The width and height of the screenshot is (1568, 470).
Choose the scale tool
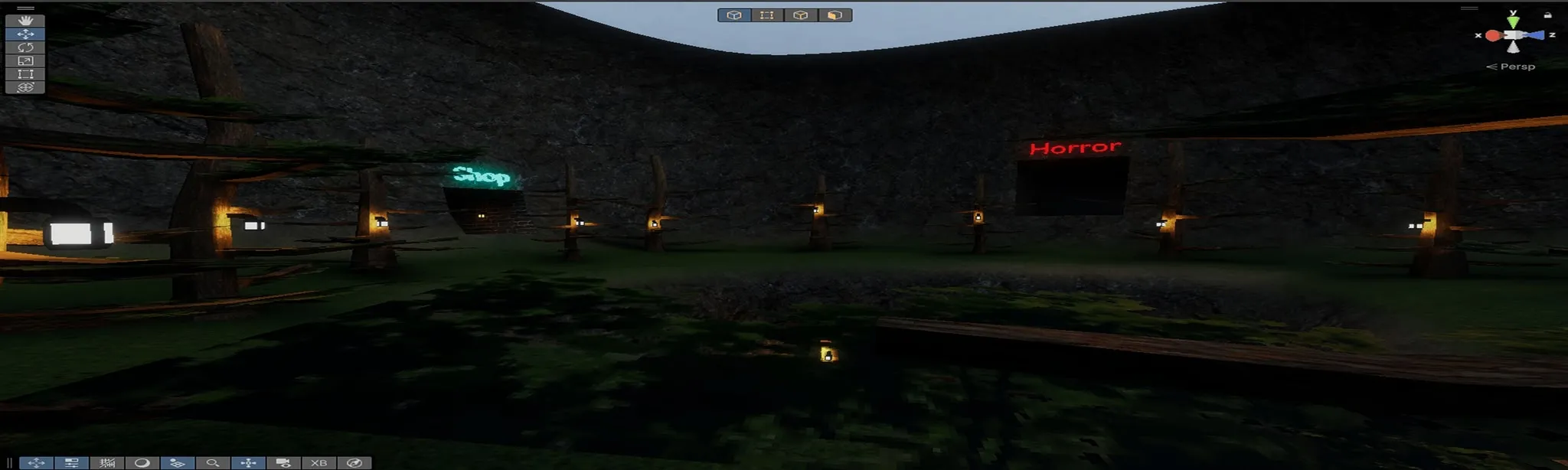pyautogui.click(x=25, y=60)
